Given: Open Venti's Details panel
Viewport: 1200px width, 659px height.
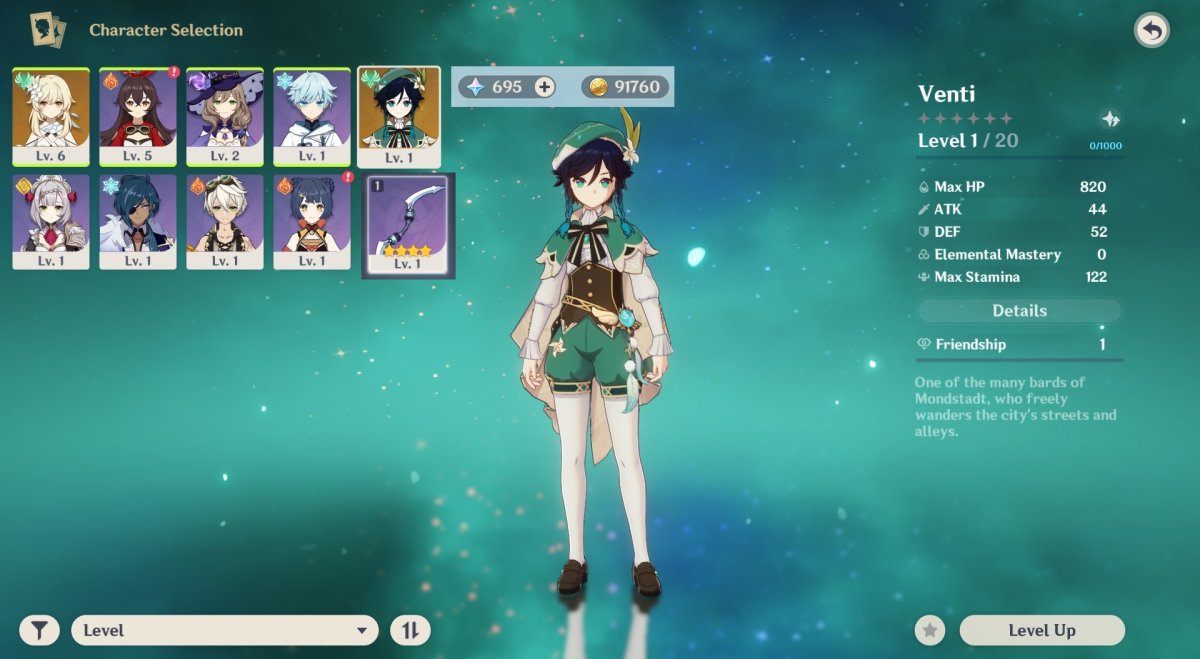Looking at the screenshot, I should 1019,311.
